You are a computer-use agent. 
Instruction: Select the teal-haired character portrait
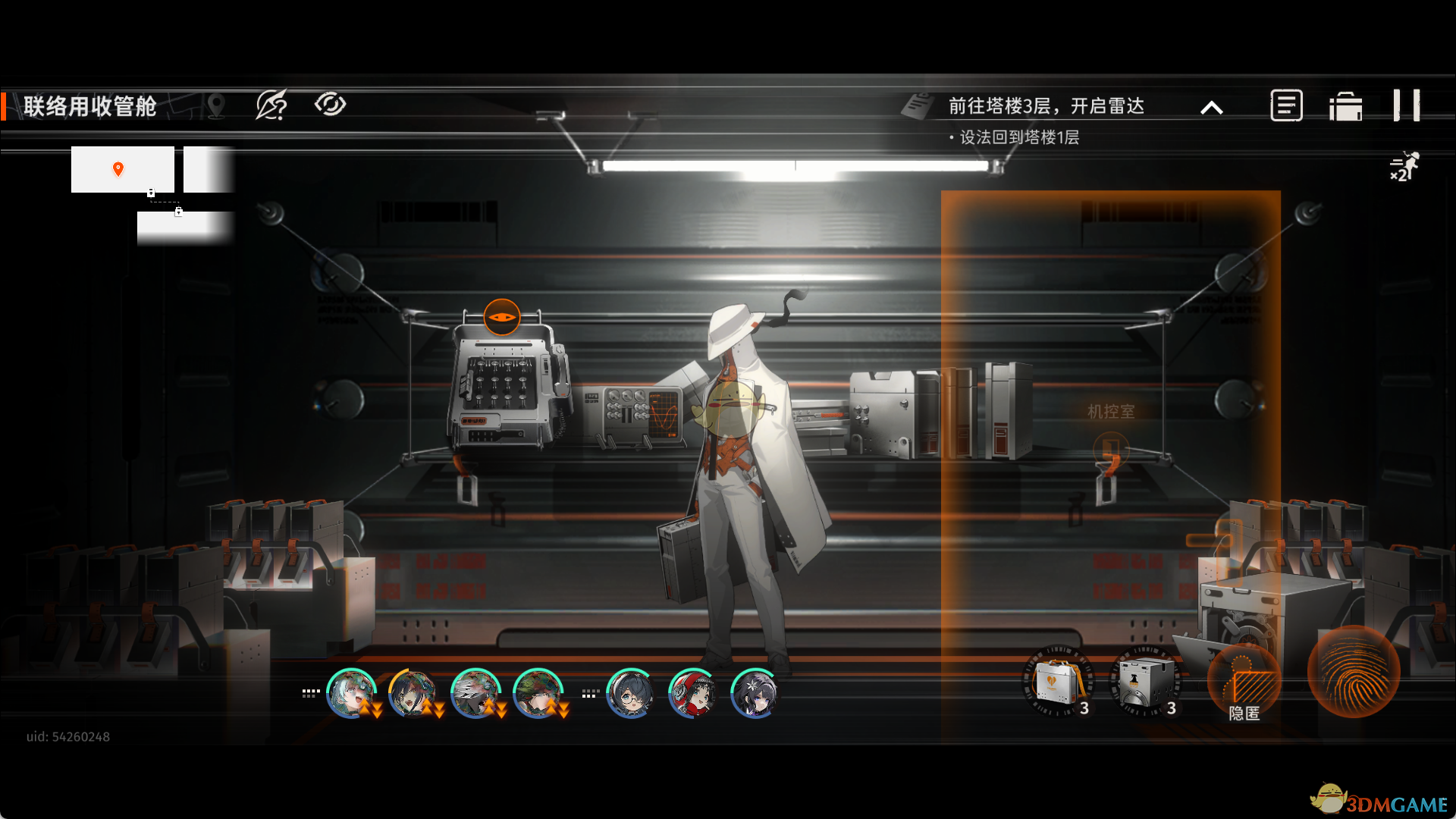(350, 693)
